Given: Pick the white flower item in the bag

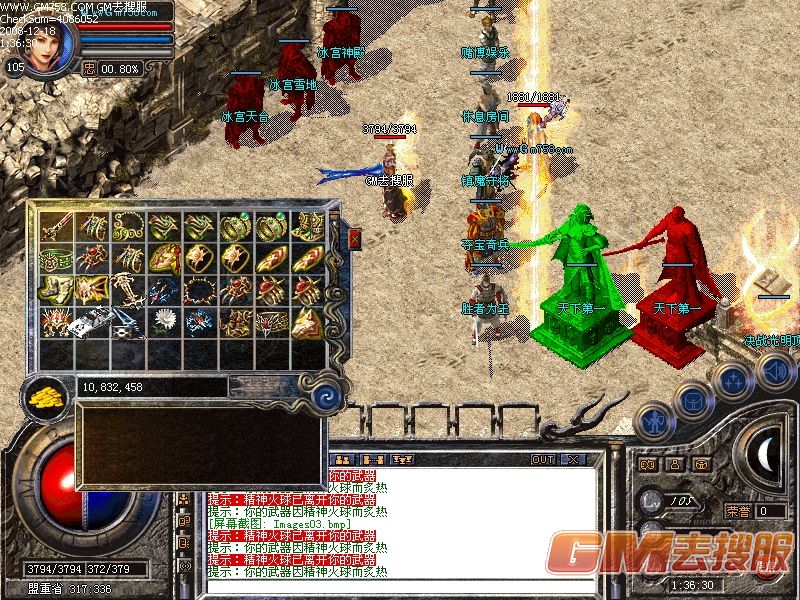Looking at the screenshot, I should 163,321.
